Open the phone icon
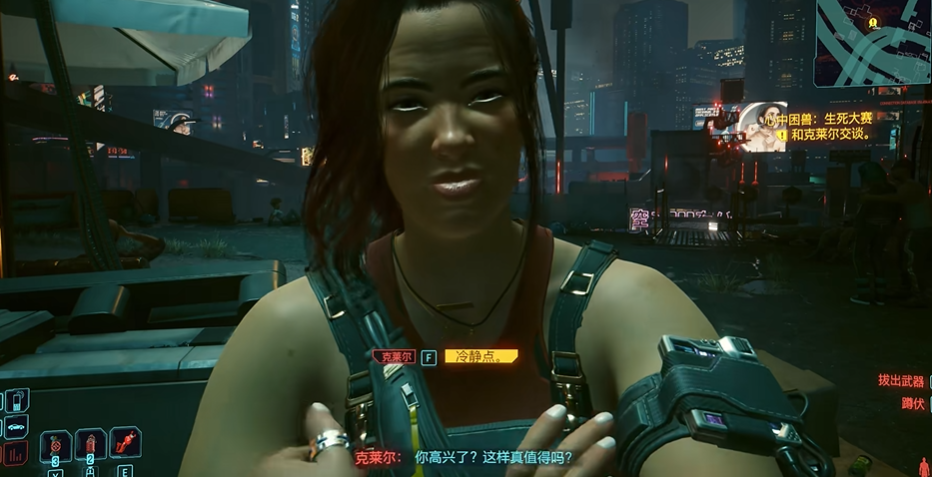The height and width of the screenshot is (477, 932). [16, 401]
